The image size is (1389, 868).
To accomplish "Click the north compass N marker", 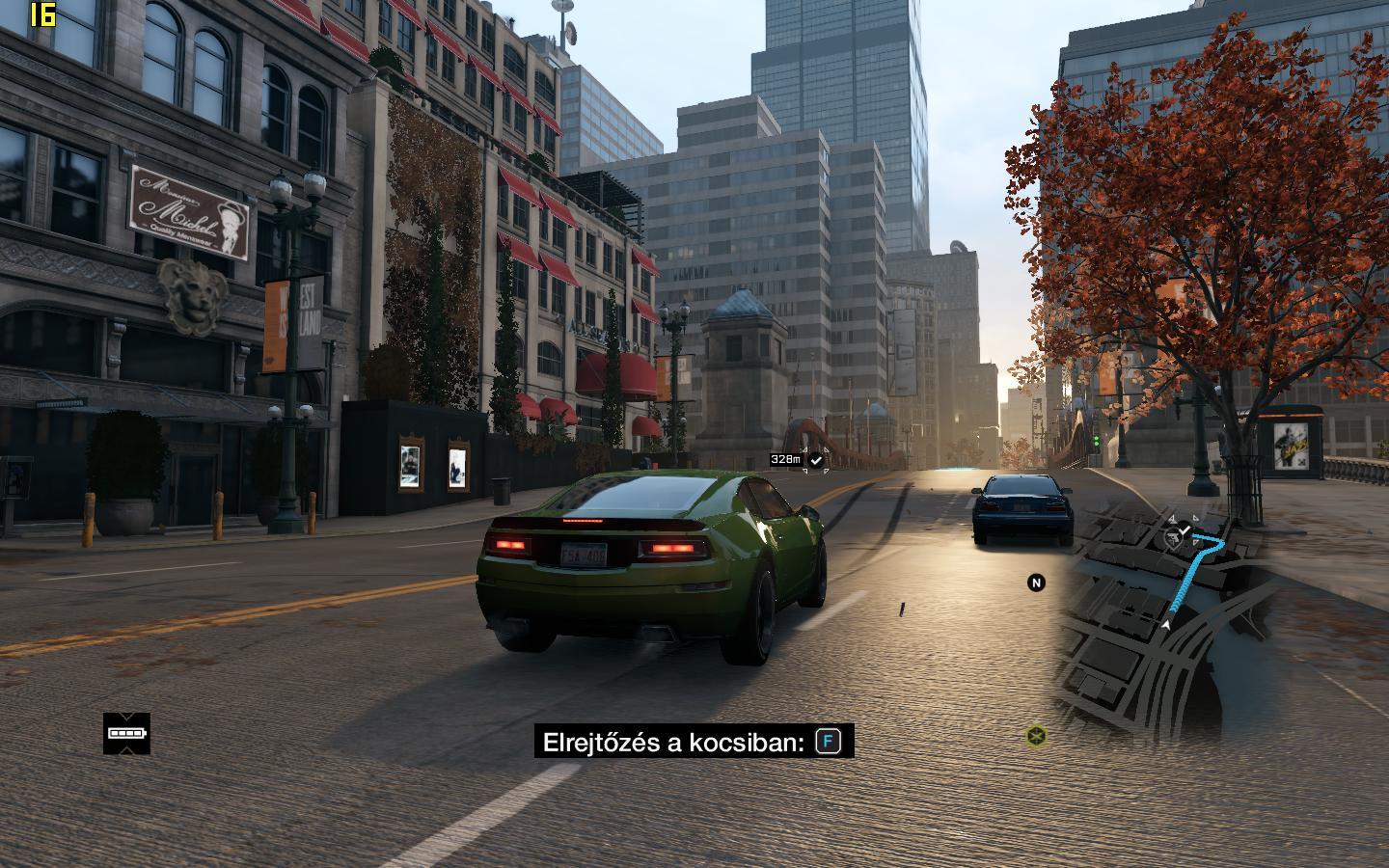I will point(1036,583).
